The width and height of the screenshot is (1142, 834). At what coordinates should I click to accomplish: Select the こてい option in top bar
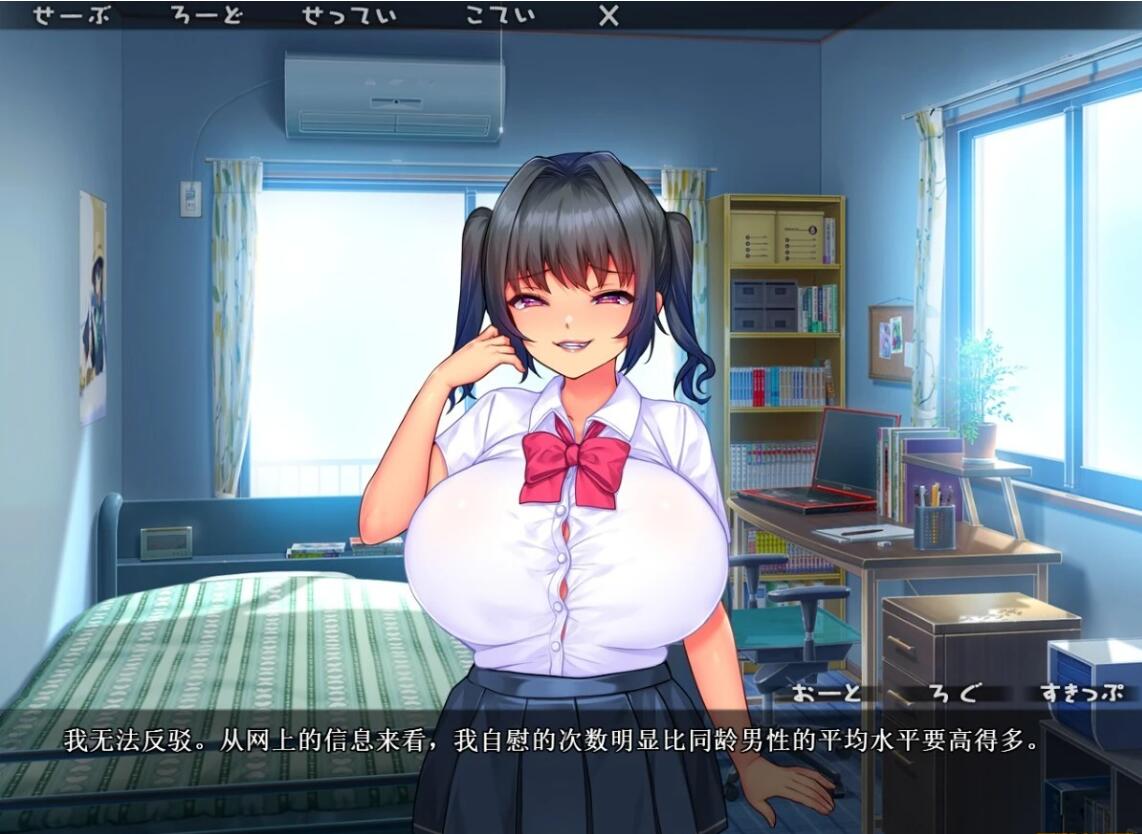click(500, 16)
